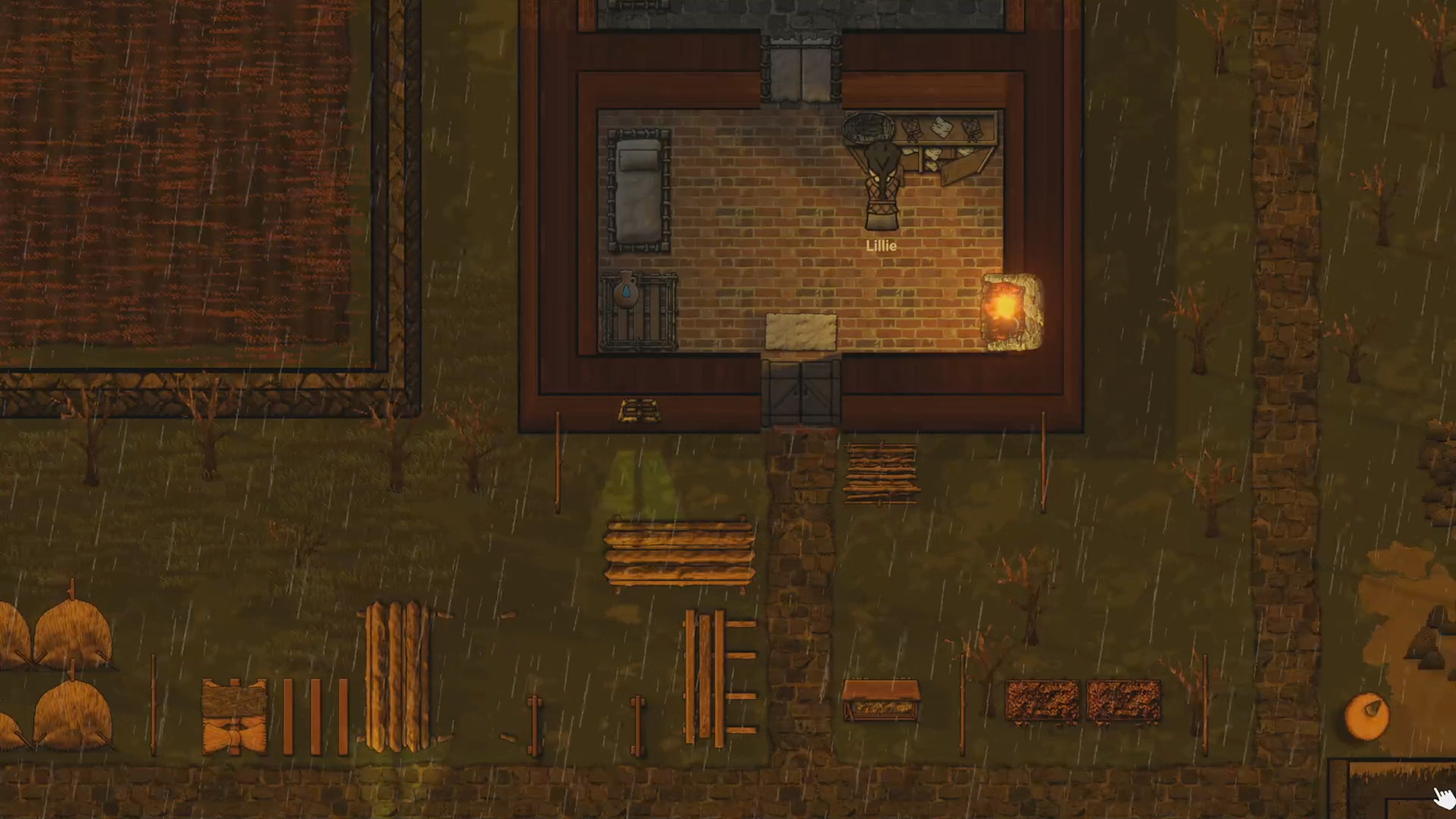Viewport: 1456px width, 819px height.
Task: Select the clanfolk named Lillie
Action: 881,184
